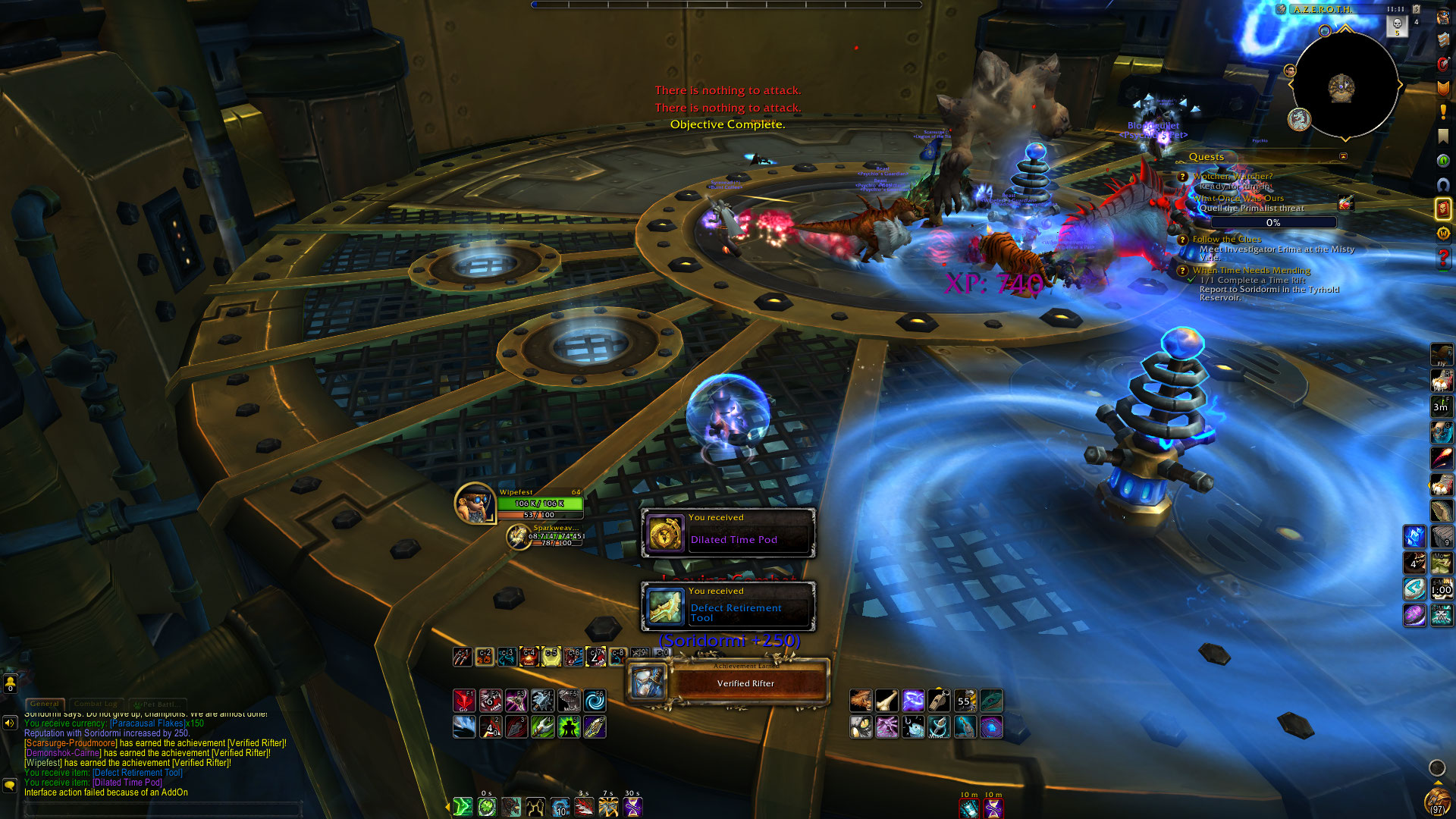The width and height of the screenshot is (1456, 819).
Task: Click the [Dilated Time Pod] chat link
Action: pyautogui.click(x=127, y=783)
